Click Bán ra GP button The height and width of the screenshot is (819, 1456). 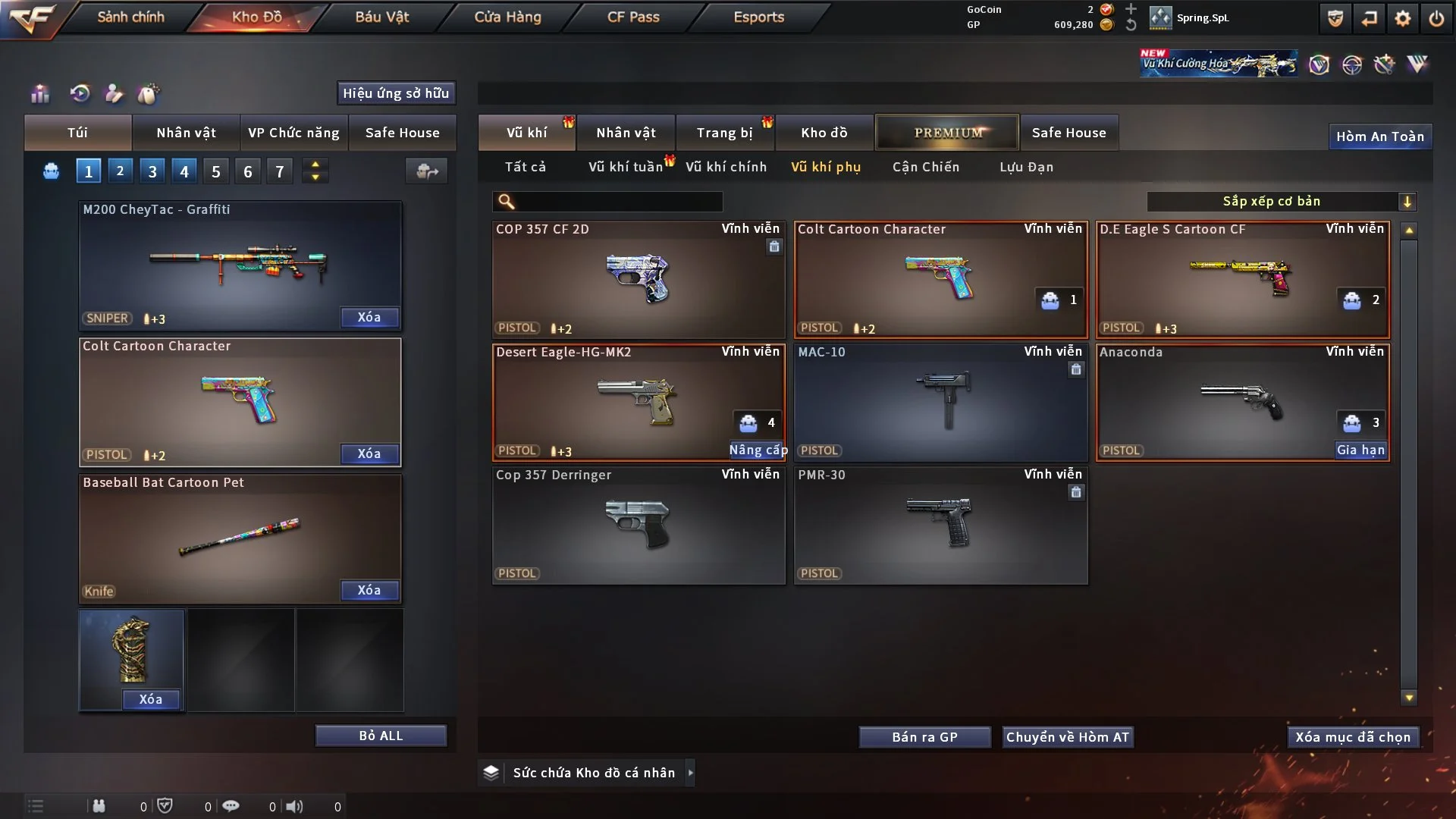tap(924, 737)
